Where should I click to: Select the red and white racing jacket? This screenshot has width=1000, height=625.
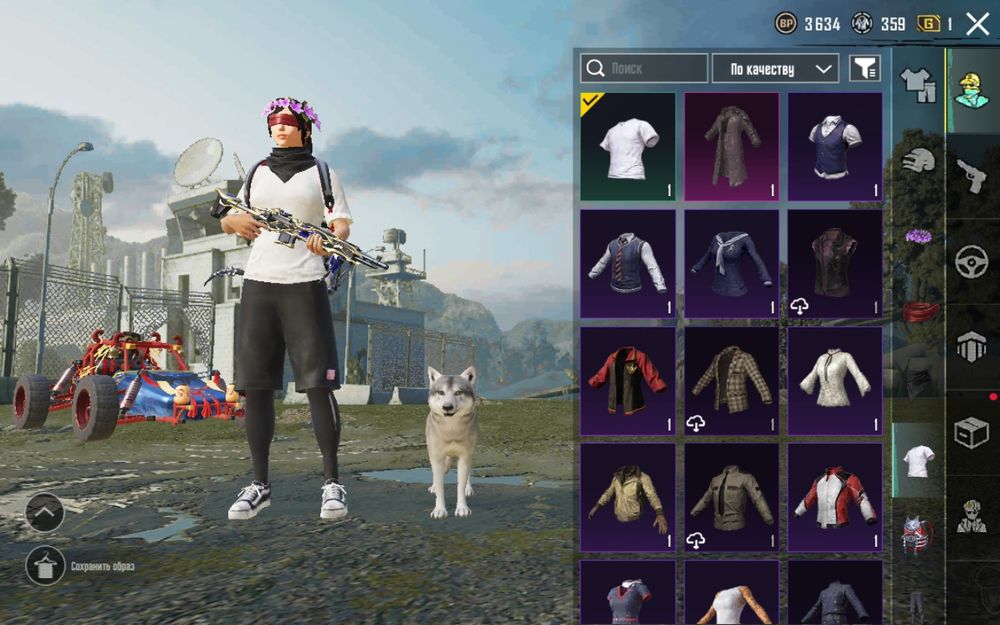coord(835,497)
